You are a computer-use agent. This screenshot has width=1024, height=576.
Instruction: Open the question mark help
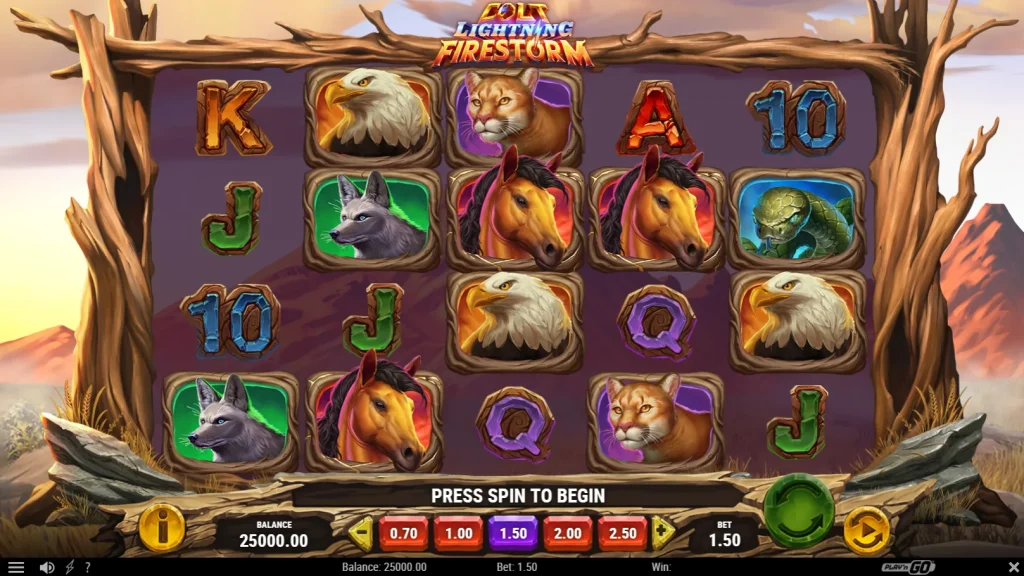87,567
